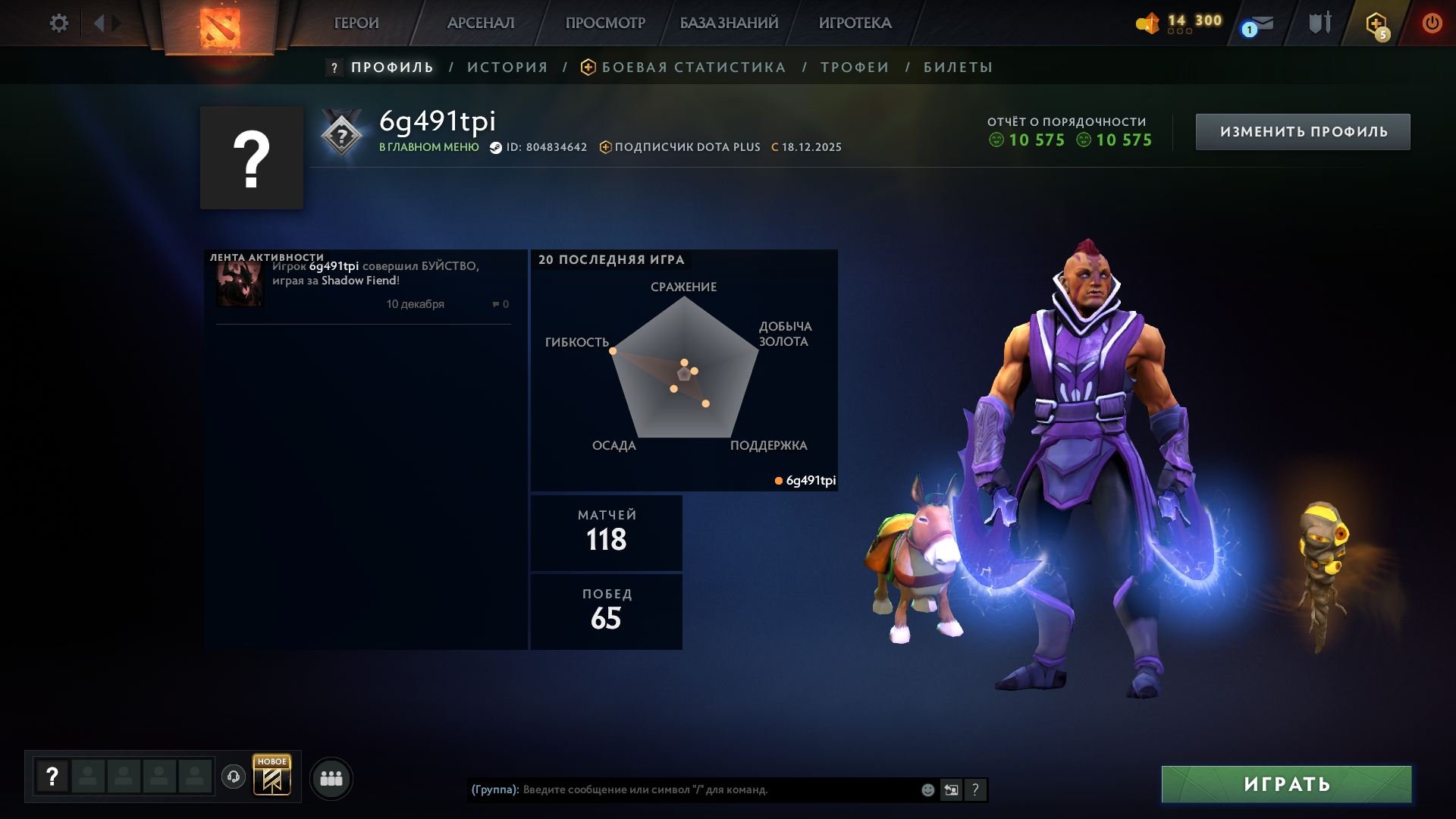Image resolution: width=1456 pixels, height=819 pixels.
Task: Open the emoji picker in the chat bar
Action: [x=927, y=789]
